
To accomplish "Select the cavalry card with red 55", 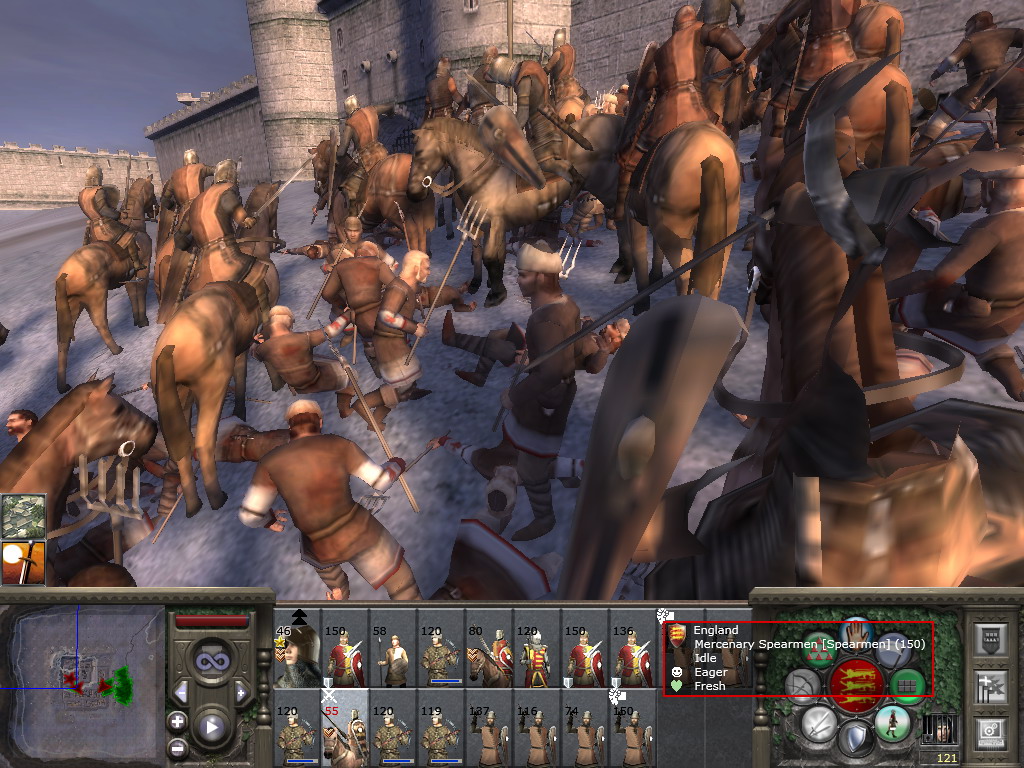I will [x=345, y=730].
